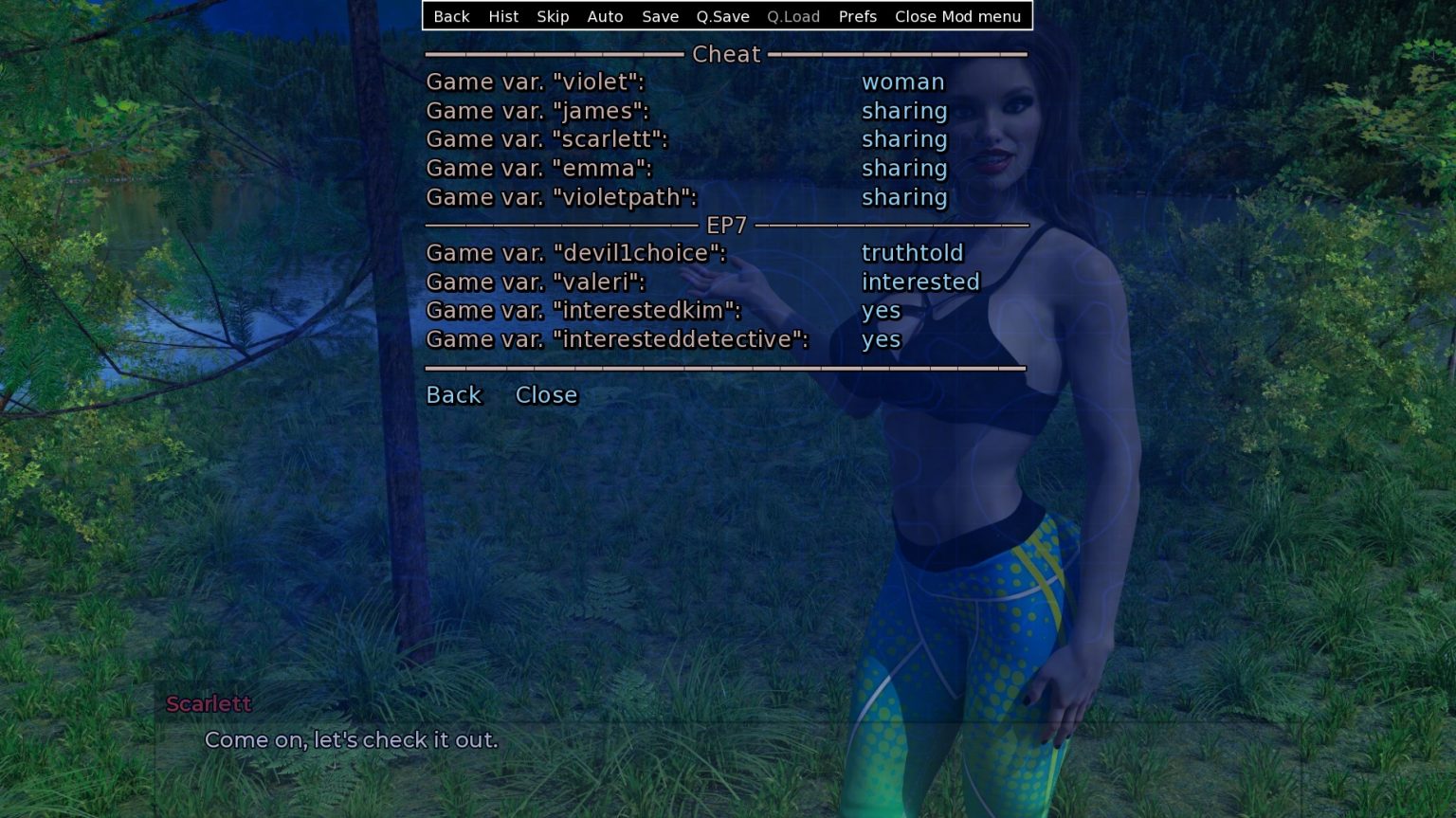Enable Auto-forward mode
1456x818 pixels.
coord(605,16)
